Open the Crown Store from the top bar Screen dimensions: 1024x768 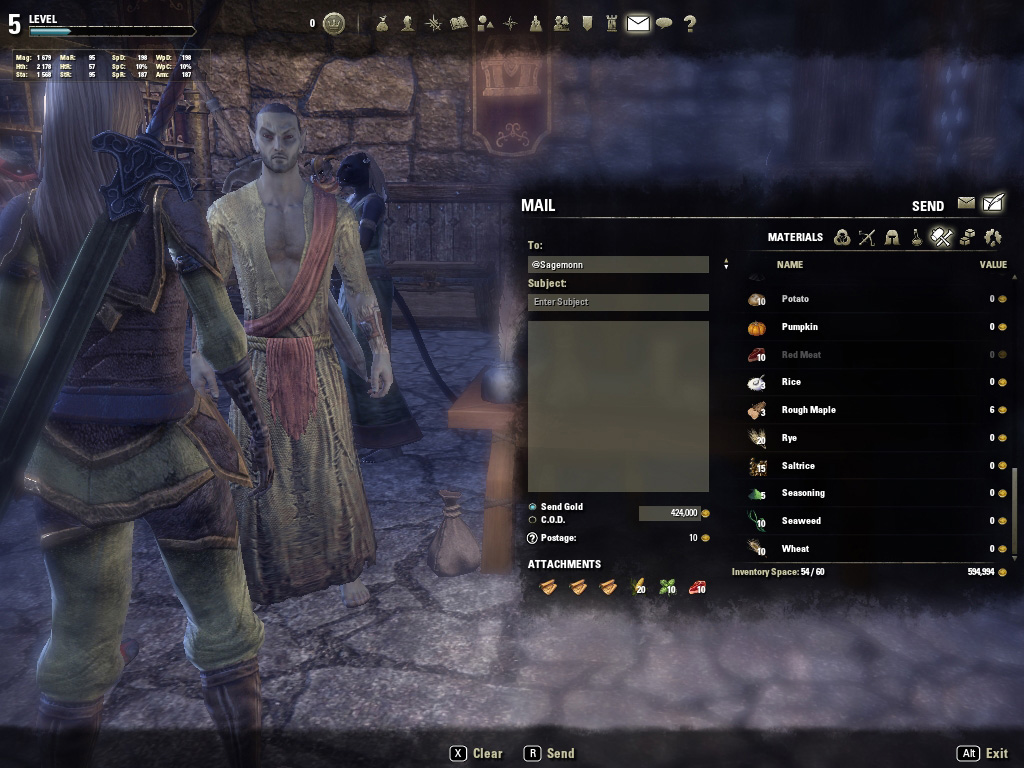(334, 24)
